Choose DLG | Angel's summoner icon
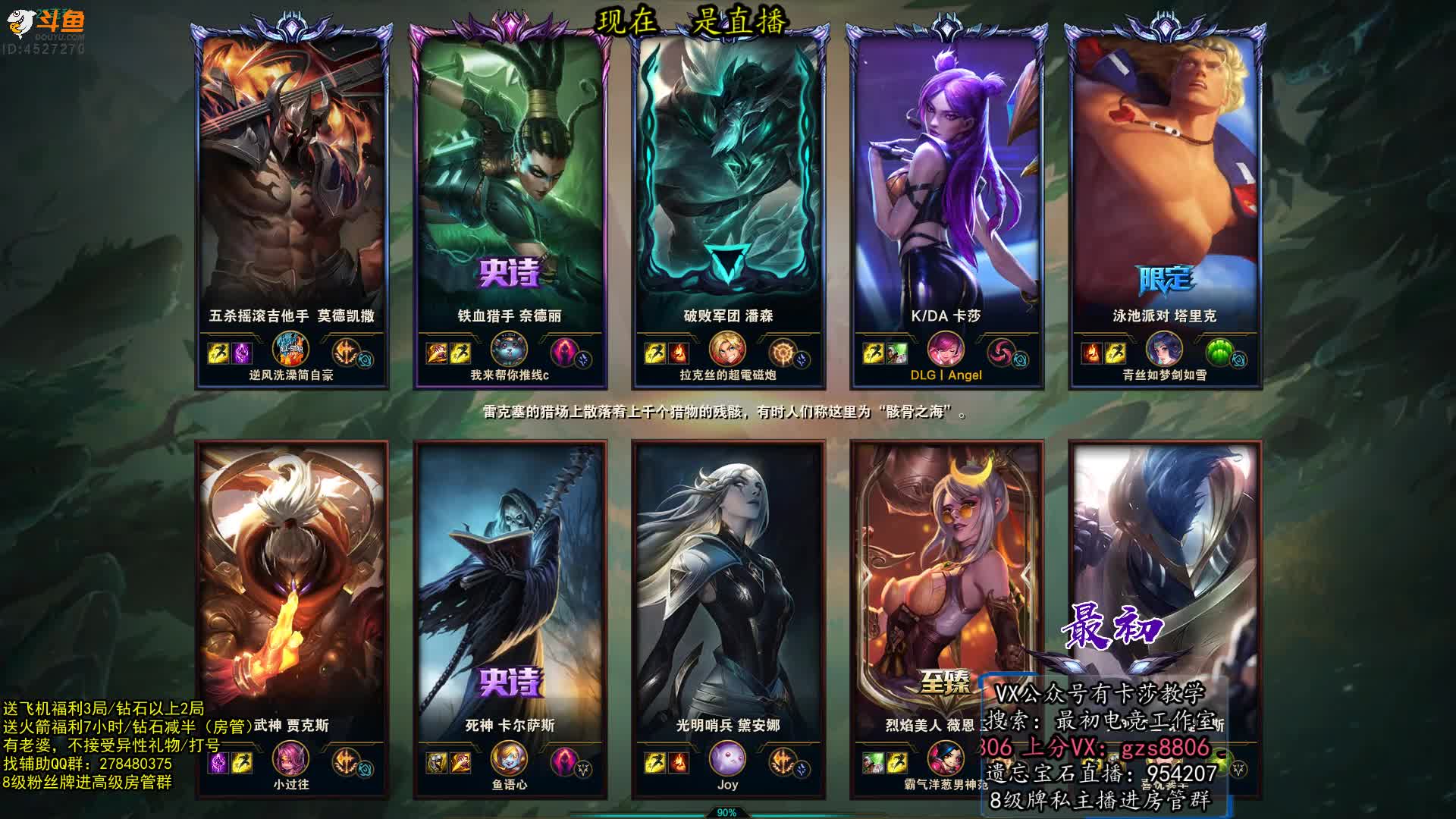The height and width of the screenshot is (819, 1456). click(x=946, y=351)
